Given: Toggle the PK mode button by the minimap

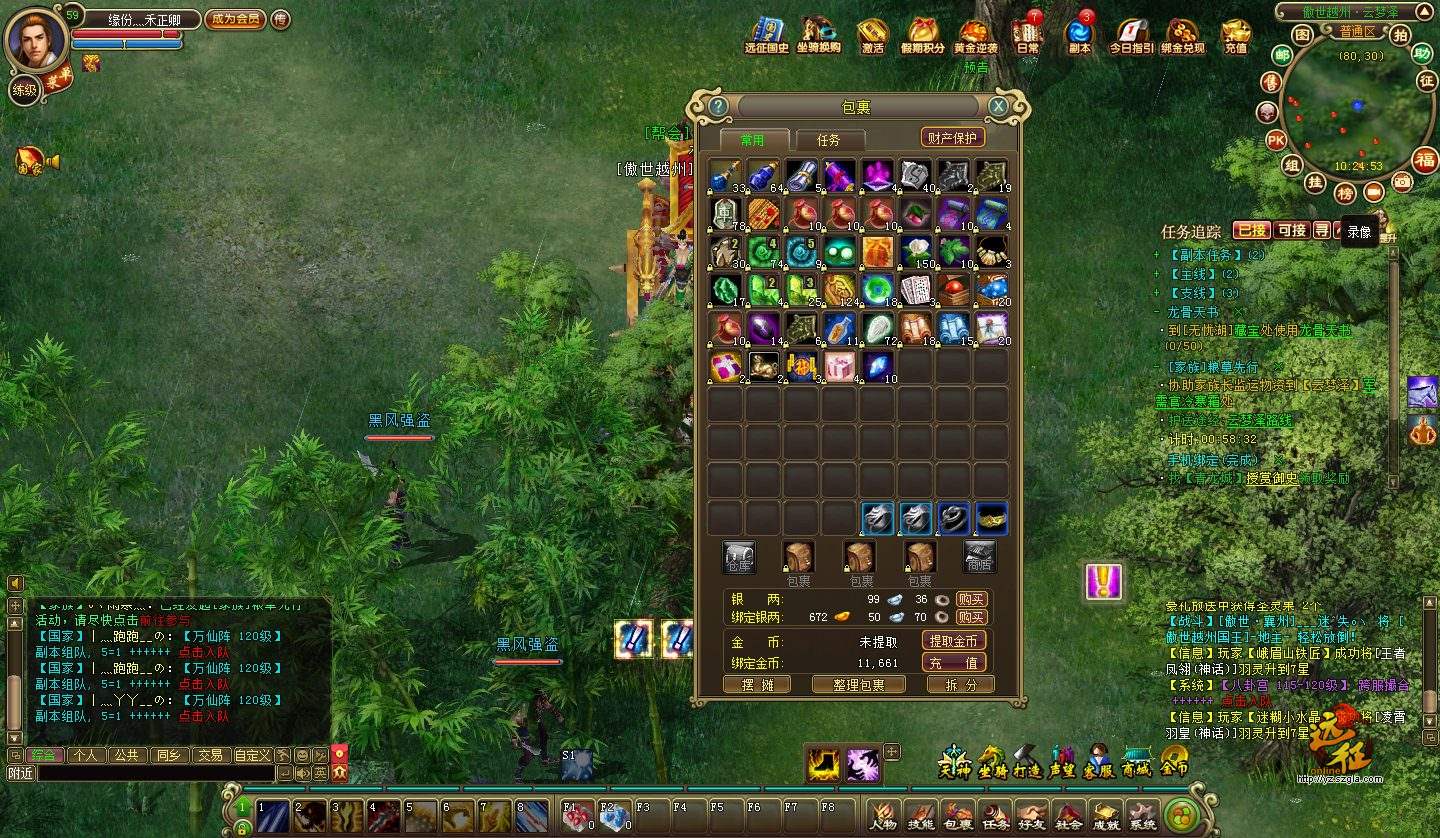Looking at the screenshot, I should pyautogui.click(x=1276, y=140).
